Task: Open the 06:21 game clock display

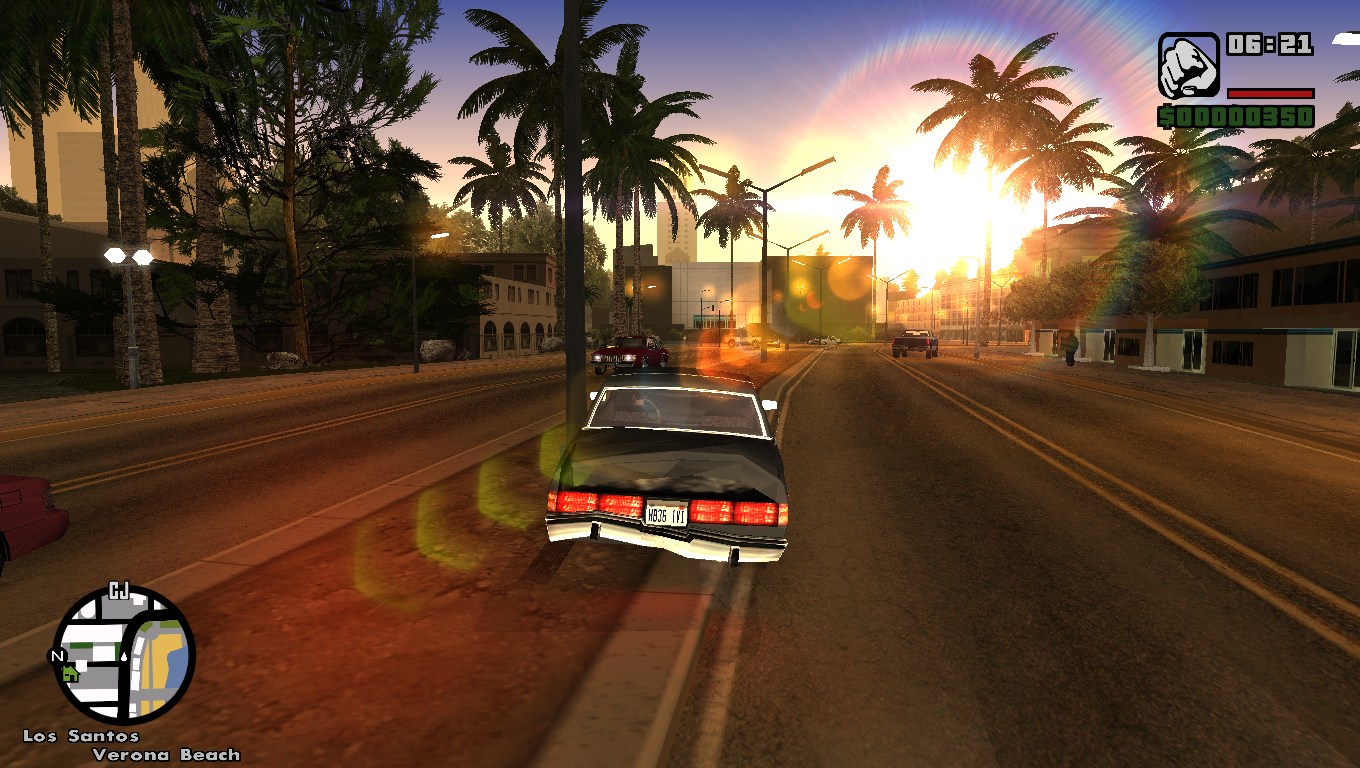Action: click(x=1270, y=45)
